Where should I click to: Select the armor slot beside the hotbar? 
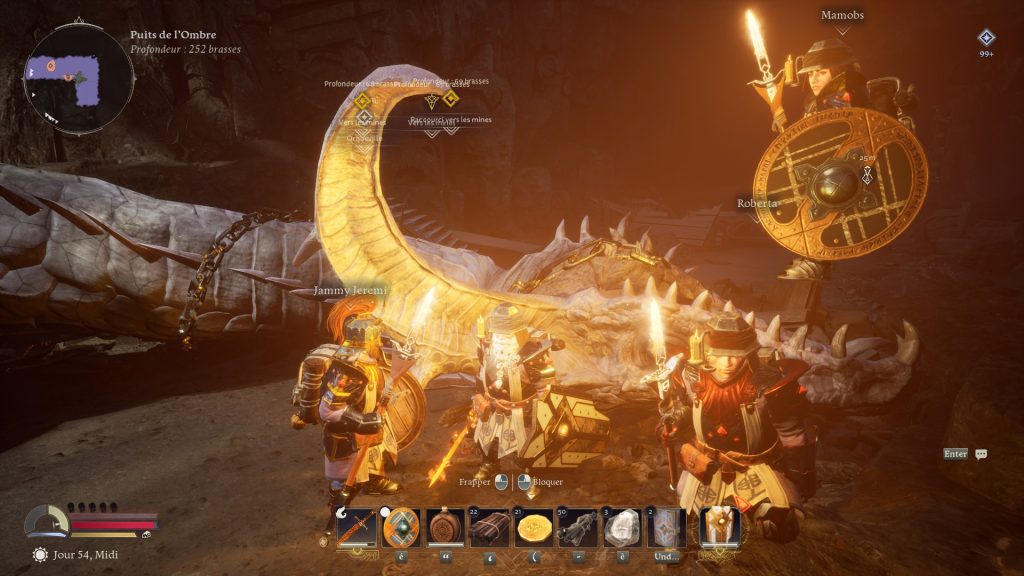[x=720, y=527]
